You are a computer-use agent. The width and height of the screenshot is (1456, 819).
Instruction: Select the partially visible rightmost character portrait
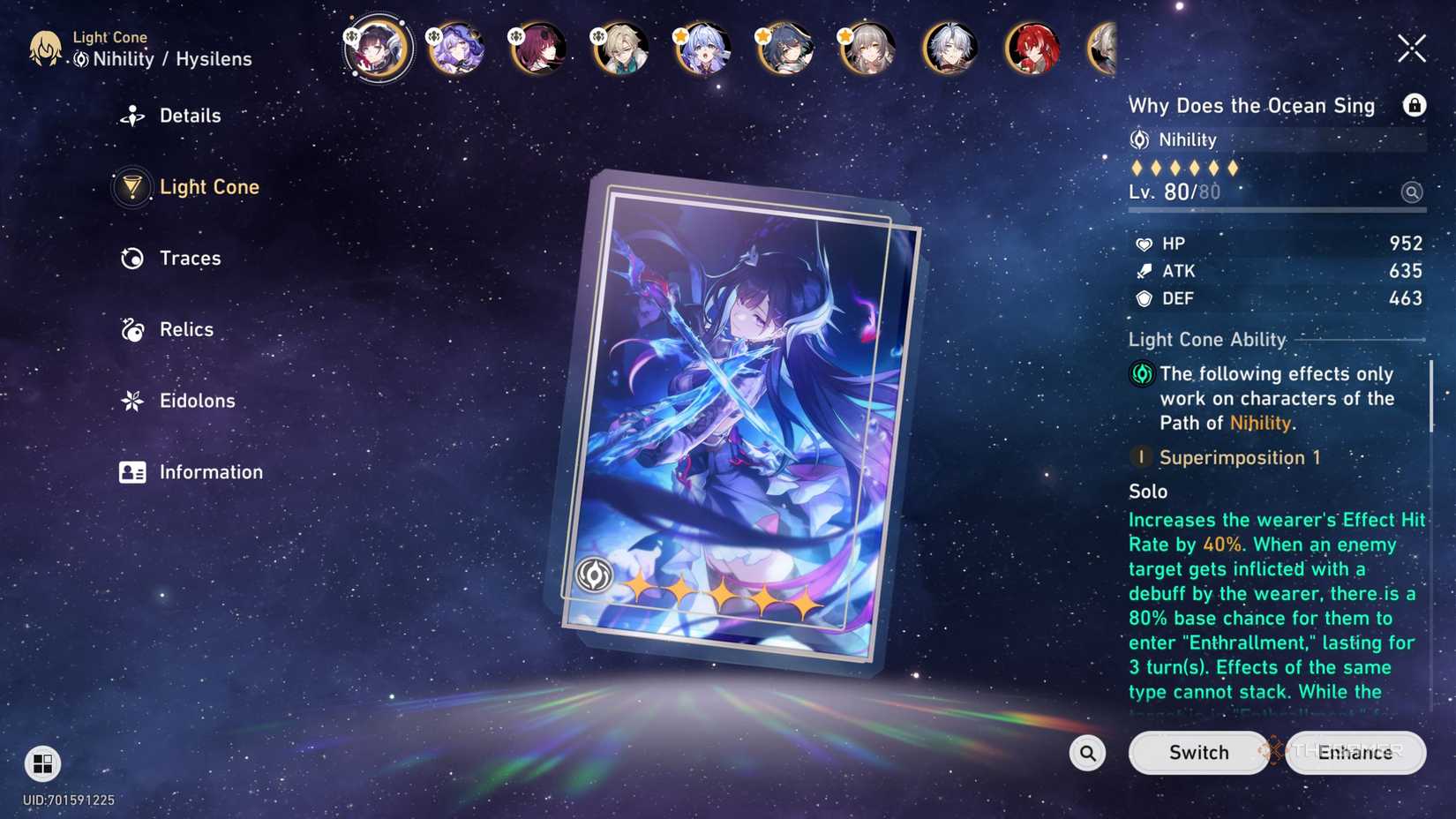(1103, 49)
